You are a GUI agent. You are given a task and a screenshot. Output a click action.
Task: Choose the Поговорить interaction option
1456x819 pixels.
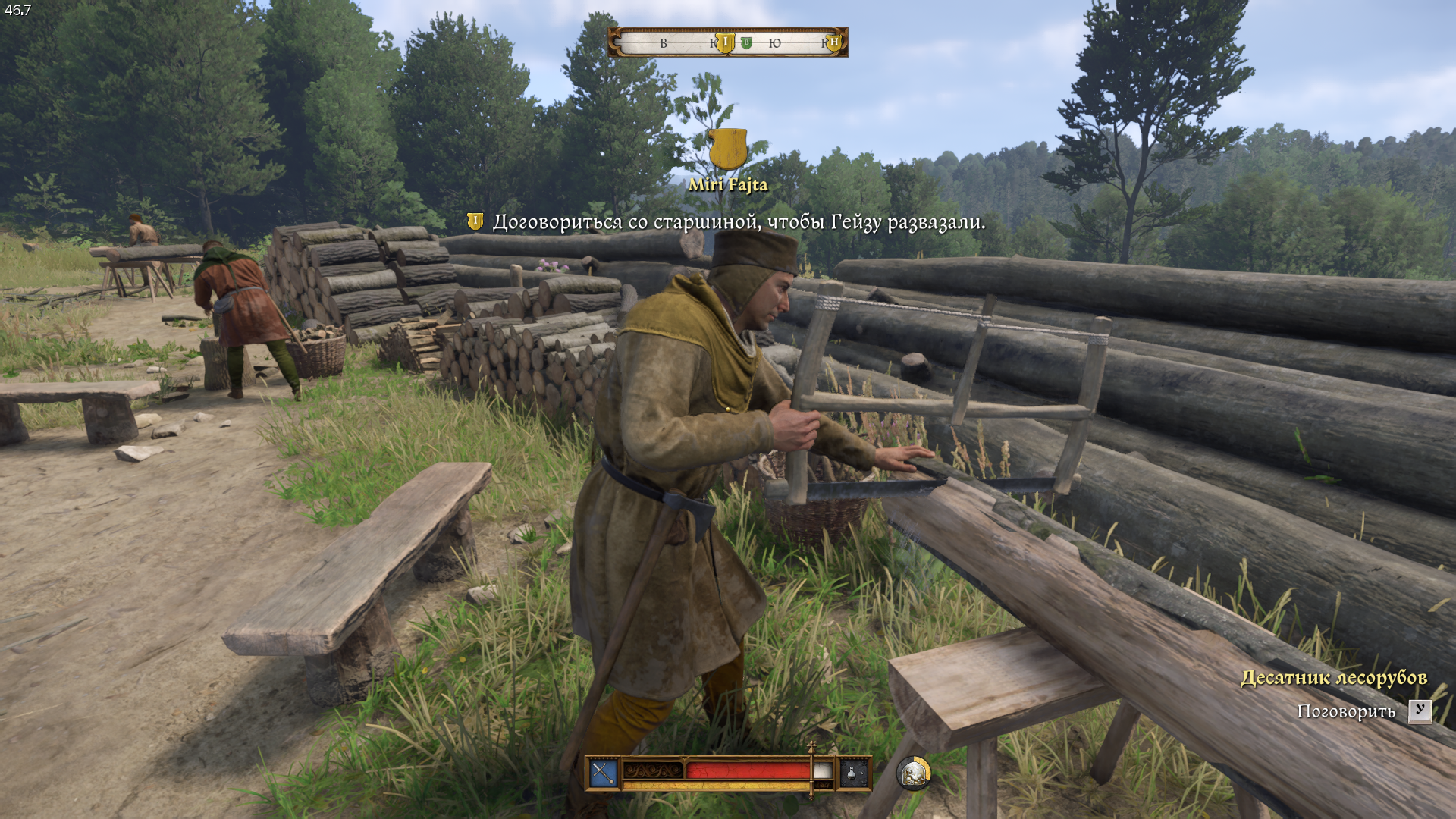coord(1346,711)
